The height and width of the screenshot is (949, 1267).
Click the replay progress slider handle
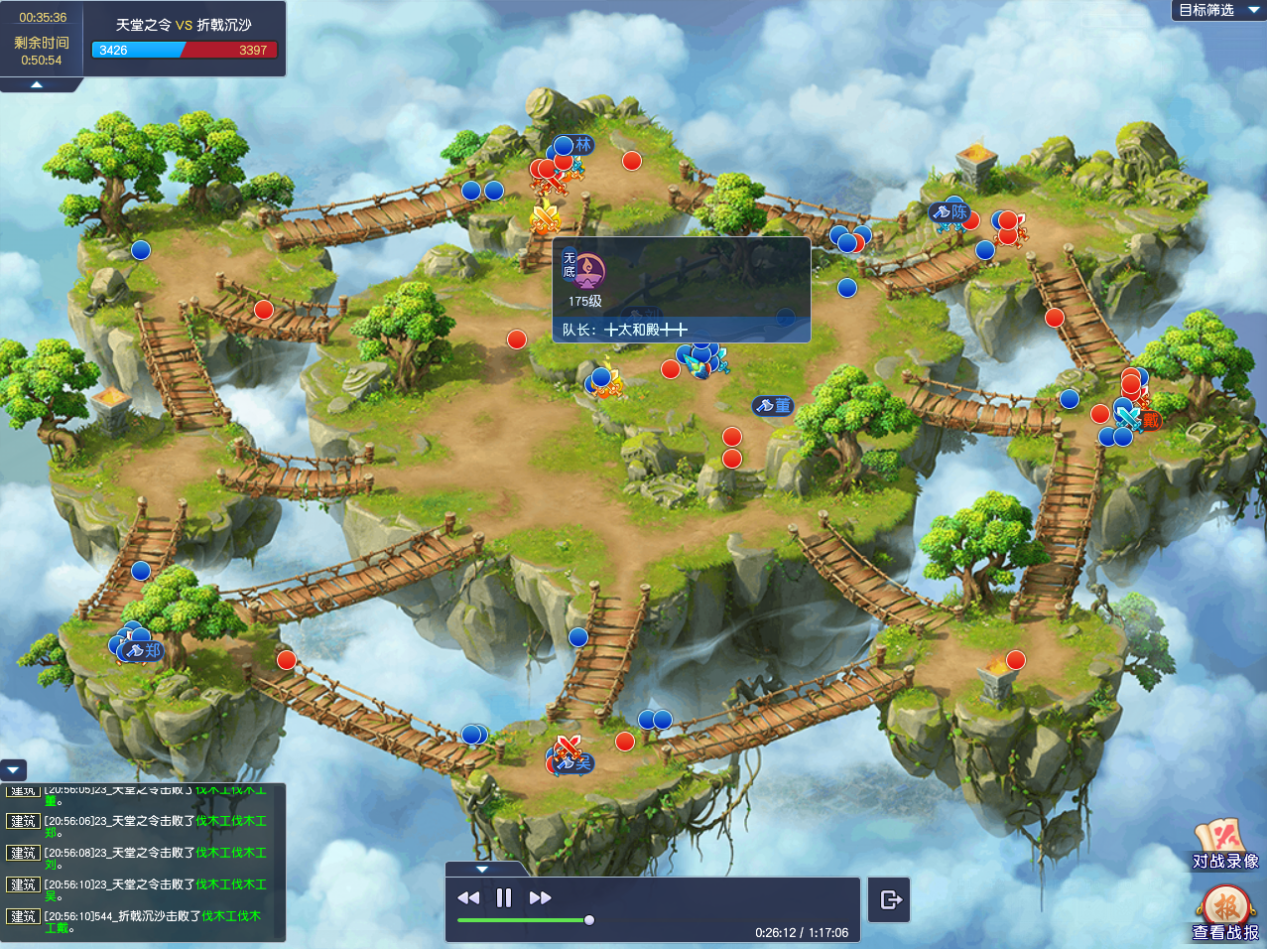click(589, 920)
